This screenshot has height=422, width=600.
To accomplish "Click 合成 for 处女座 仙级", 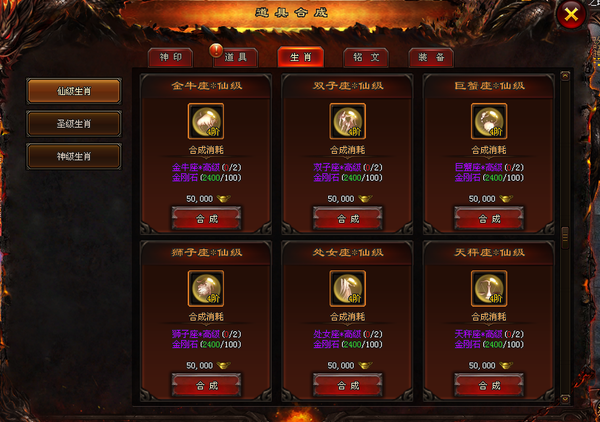I will (x=348, y=385).
